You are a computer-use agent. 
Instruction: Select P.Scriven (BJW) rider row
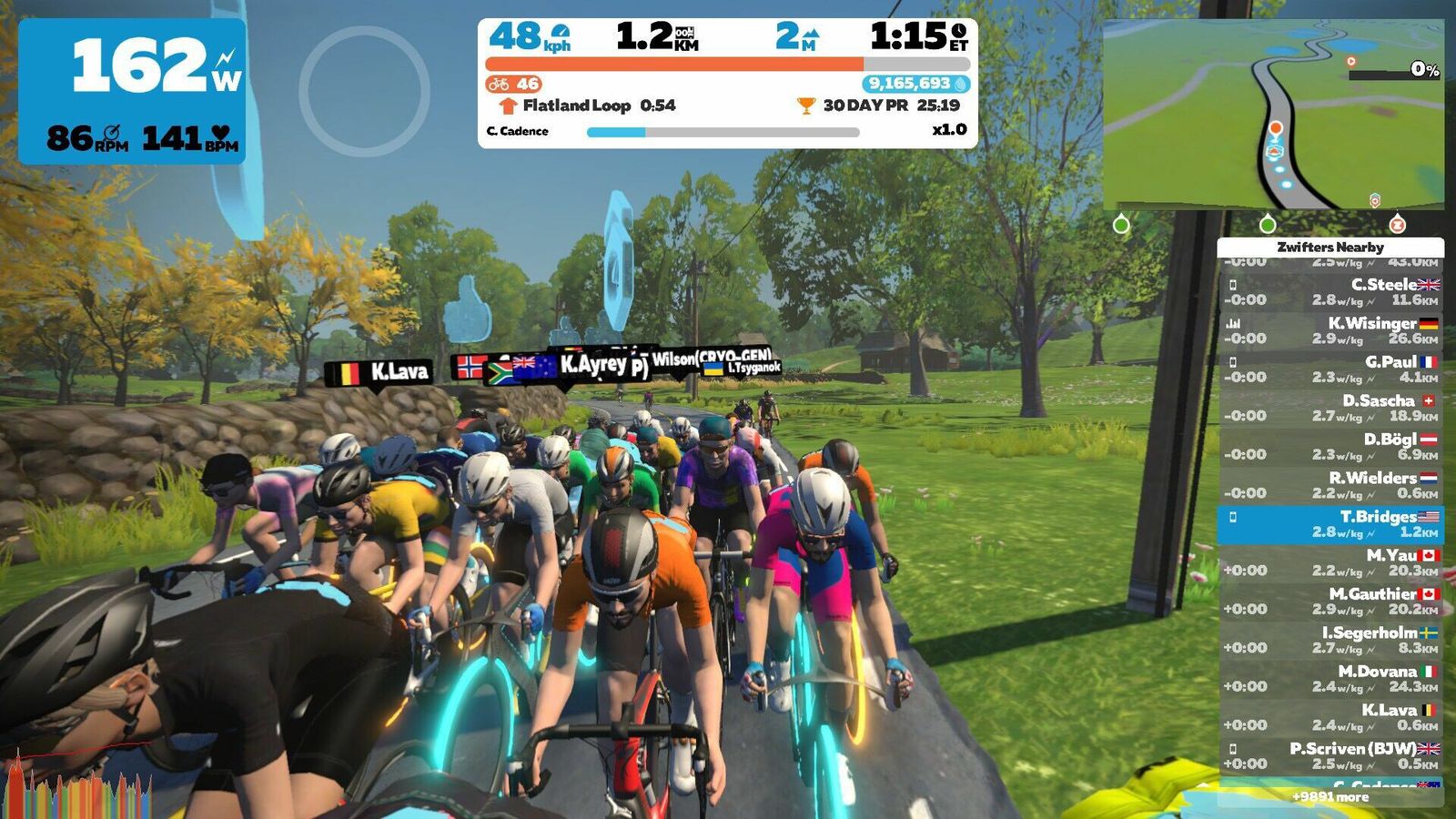[x=1330, y=756]
